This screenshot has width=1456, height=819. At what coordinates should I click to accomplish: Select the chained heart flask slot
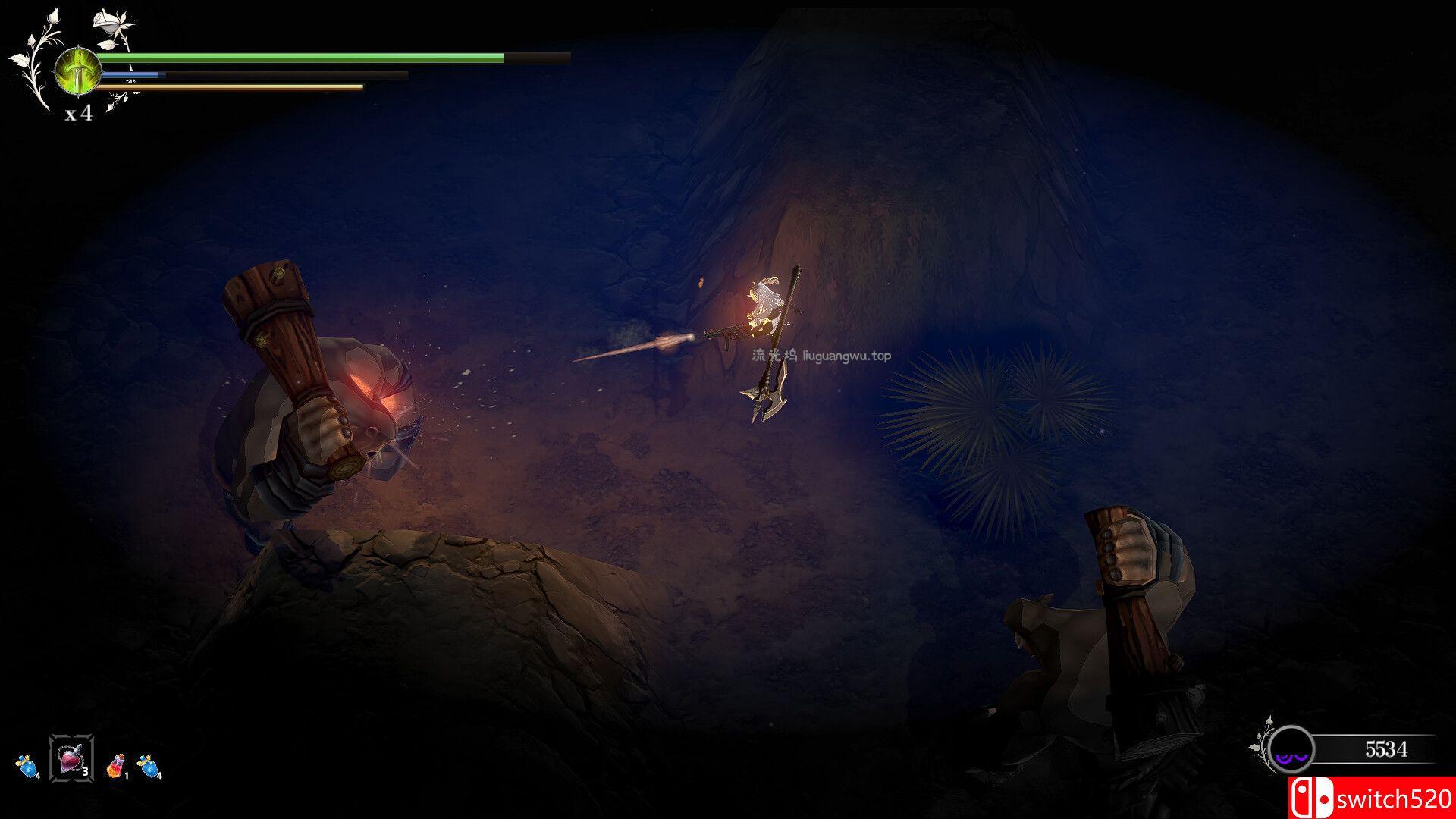pyautogui.click(x=71, y=758)
